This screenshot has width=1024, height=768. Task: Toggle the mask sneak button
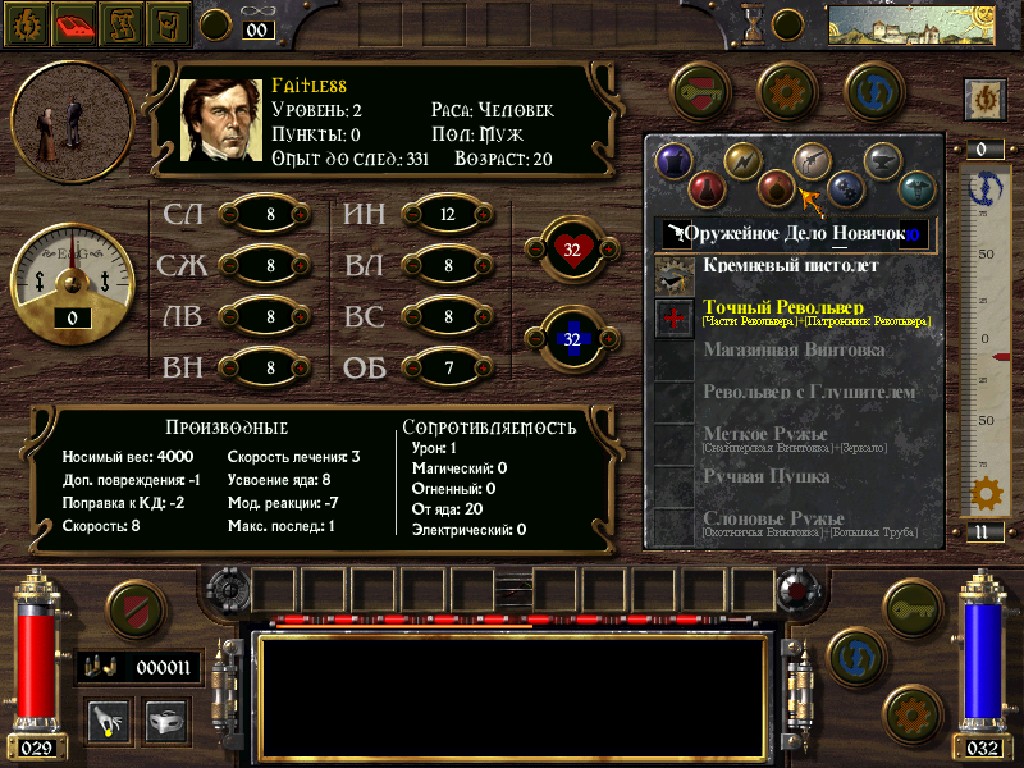167,719
